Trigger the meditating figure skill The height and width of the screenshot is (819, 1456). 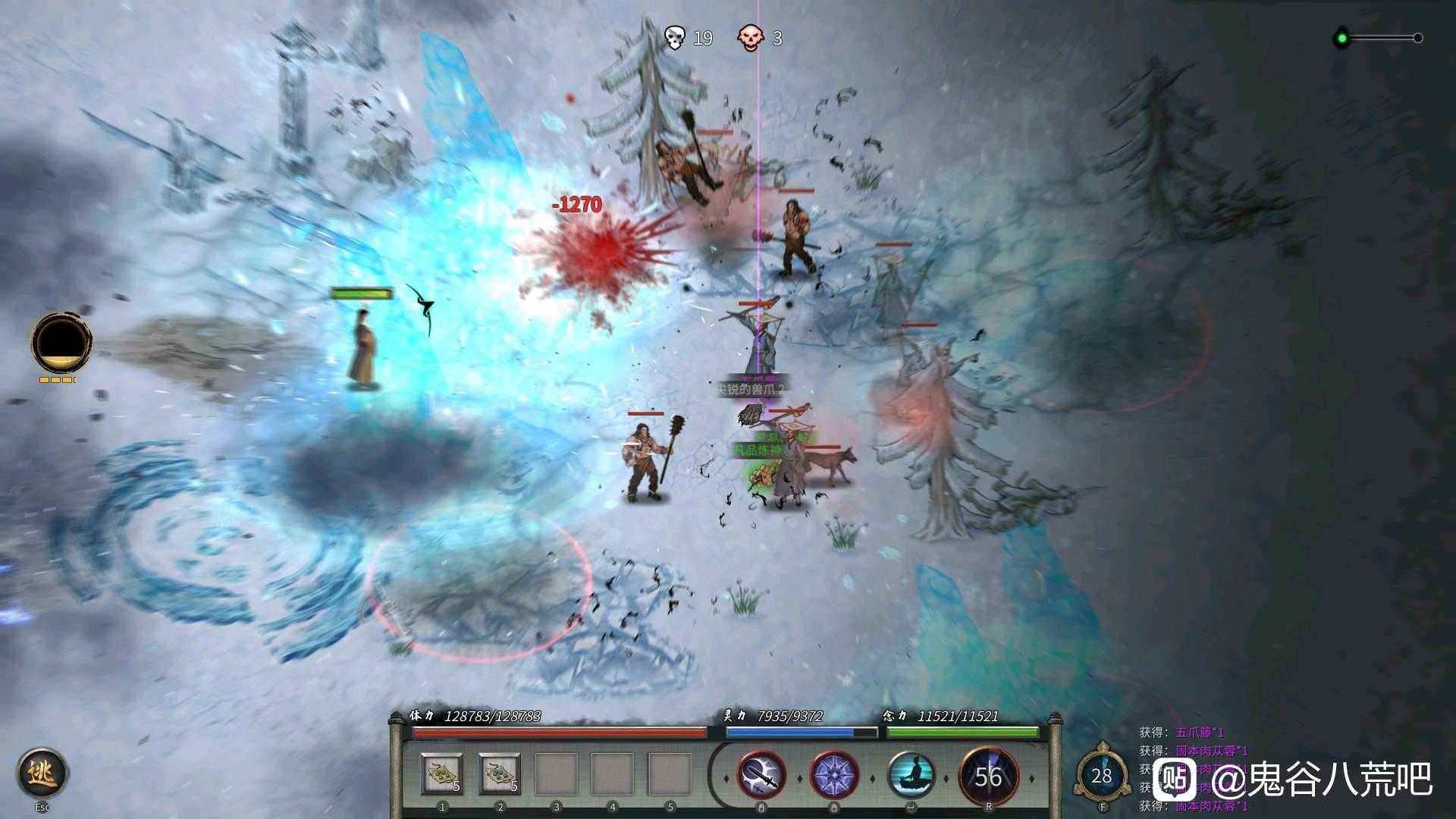911,777
